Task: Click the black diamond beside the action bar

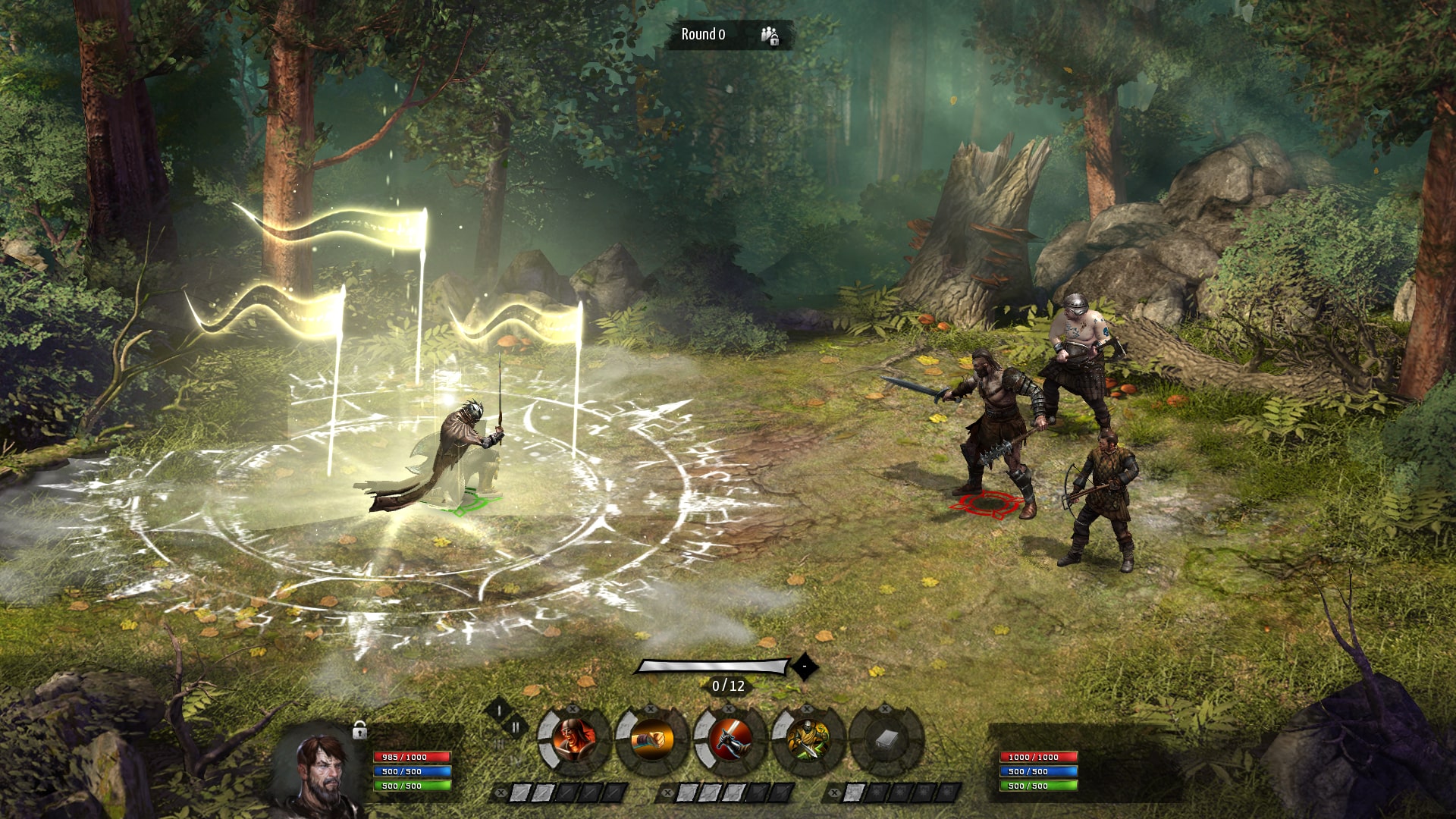Action: pos(805,667)
